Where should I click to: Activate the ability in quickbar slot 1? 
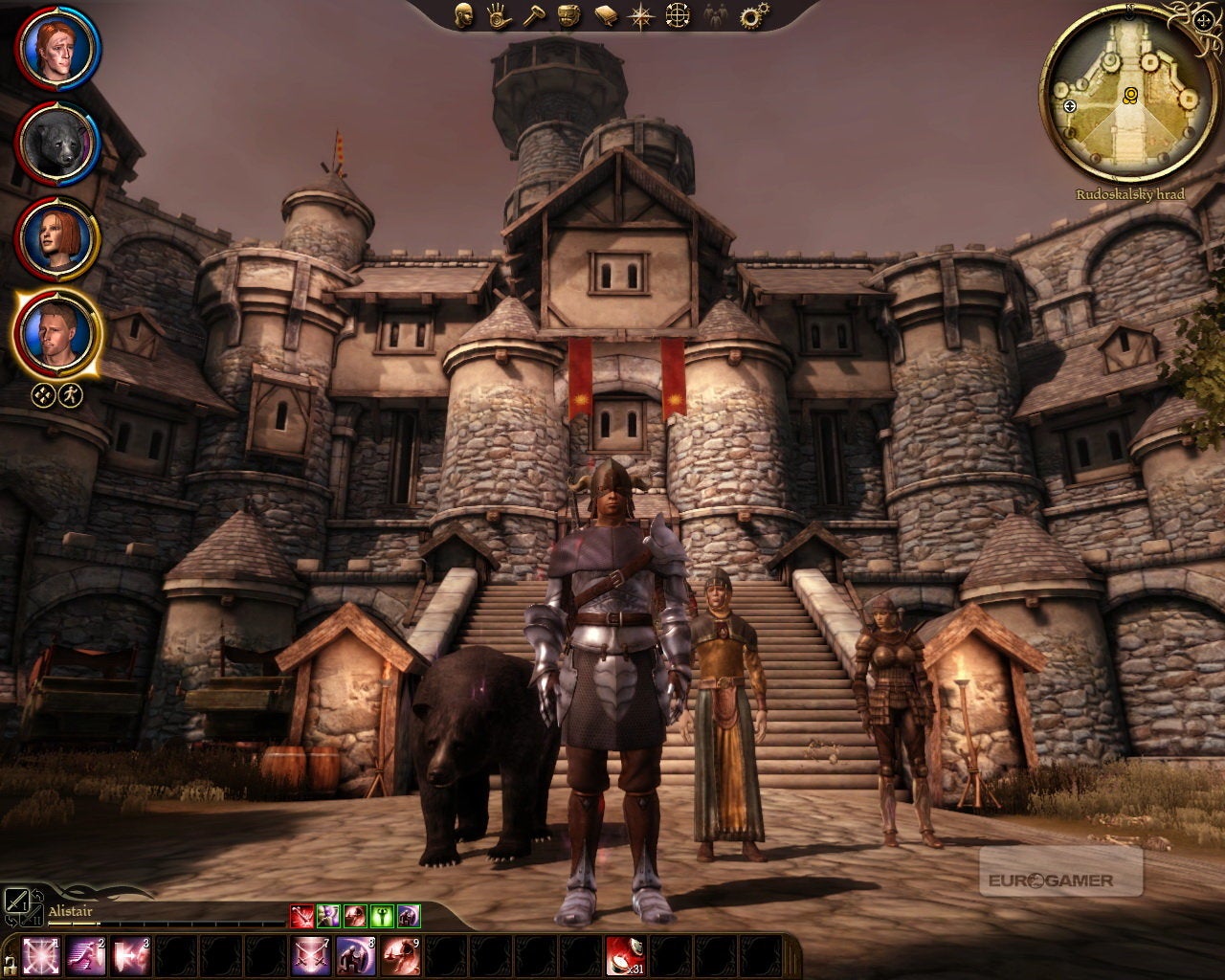coord(41,955)
